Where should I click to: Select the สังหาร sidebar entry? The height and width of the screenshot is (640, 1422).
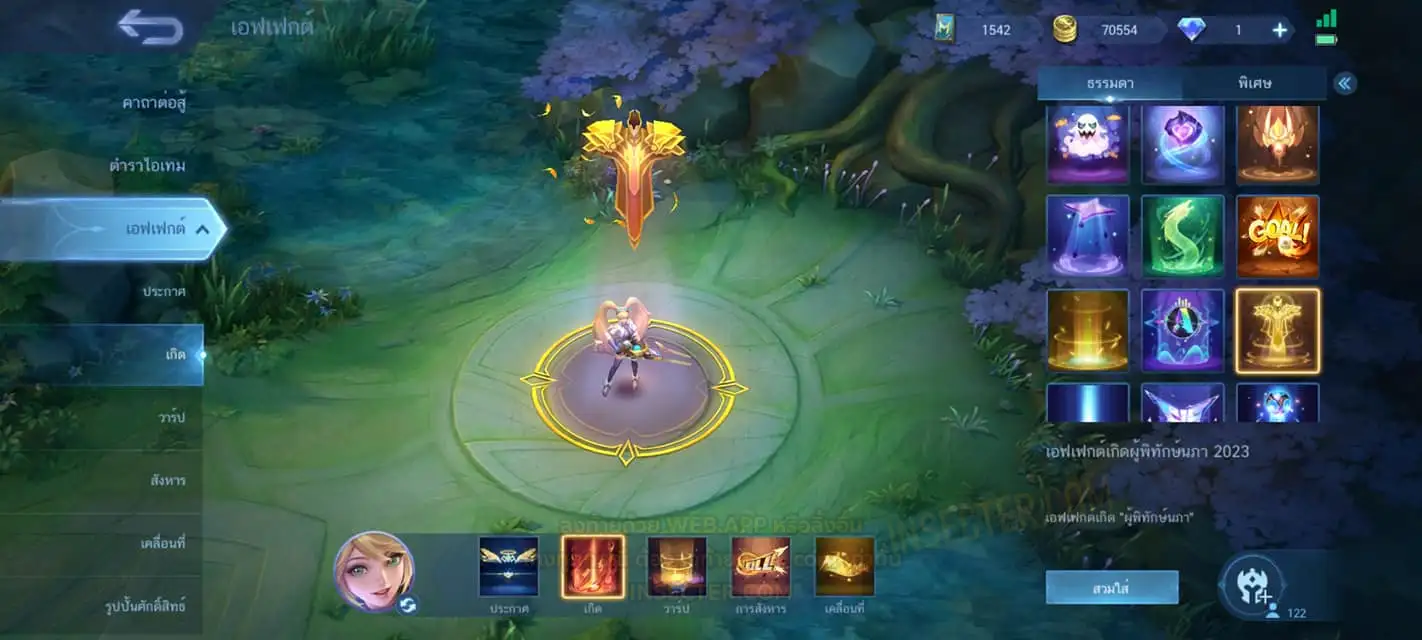click(x=167, y=480)
